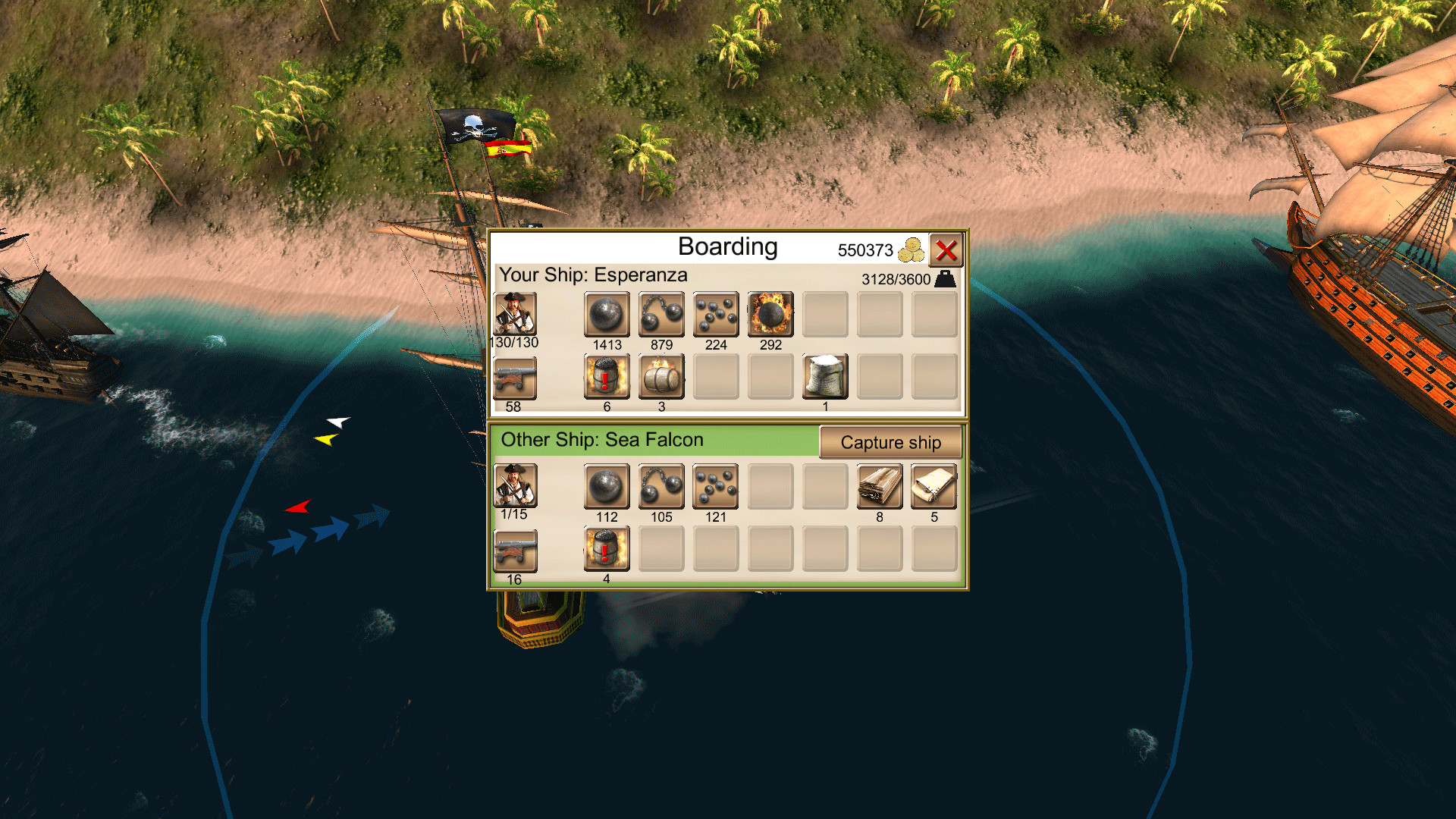The height and width of the screenshot is (819, 1456).
Task: Pick the grapeshot stack of 224 on your ship
Action: [x=715, y=314]
